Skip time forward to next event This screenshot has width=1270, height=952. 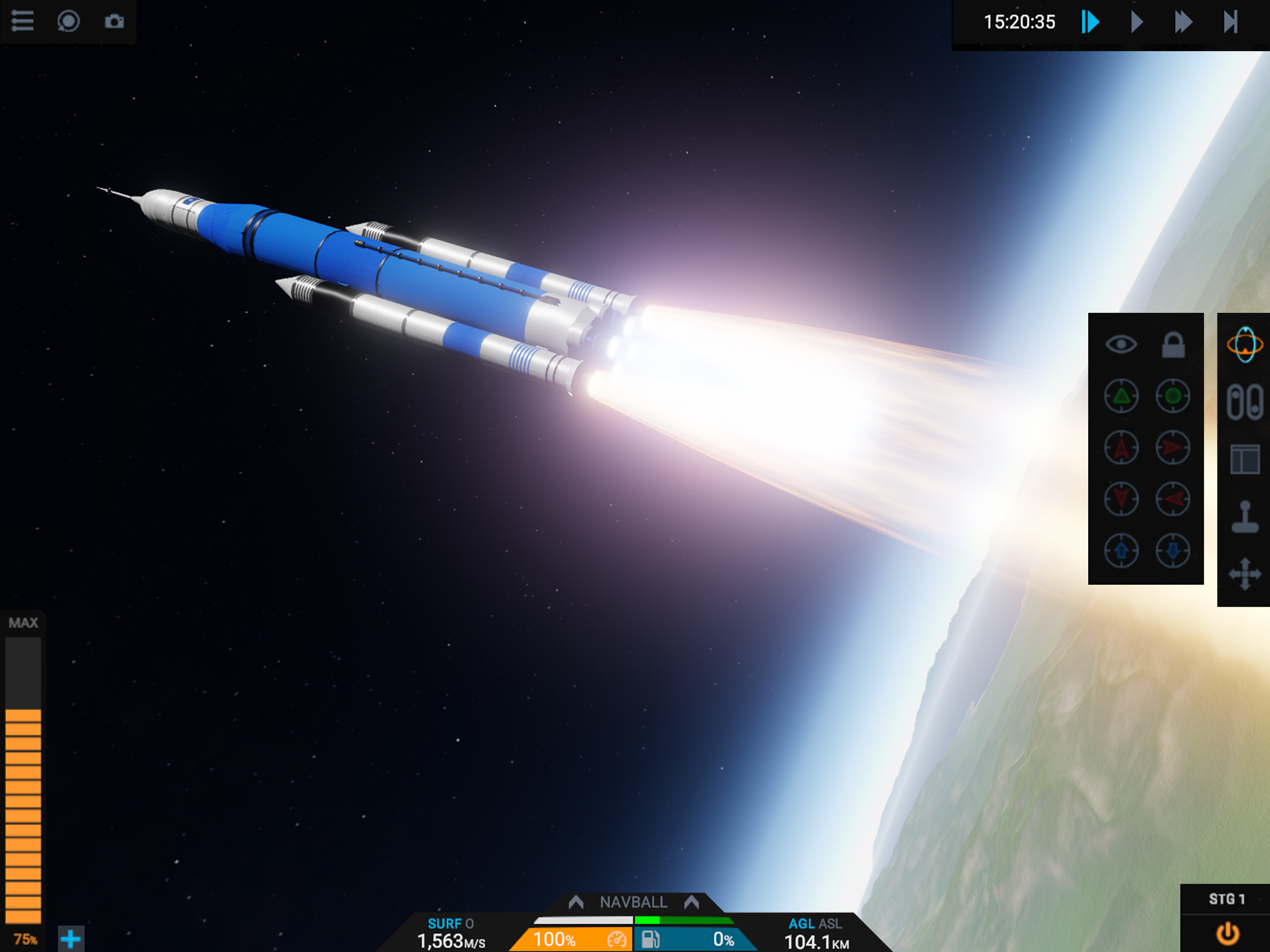coord(1230,22)
